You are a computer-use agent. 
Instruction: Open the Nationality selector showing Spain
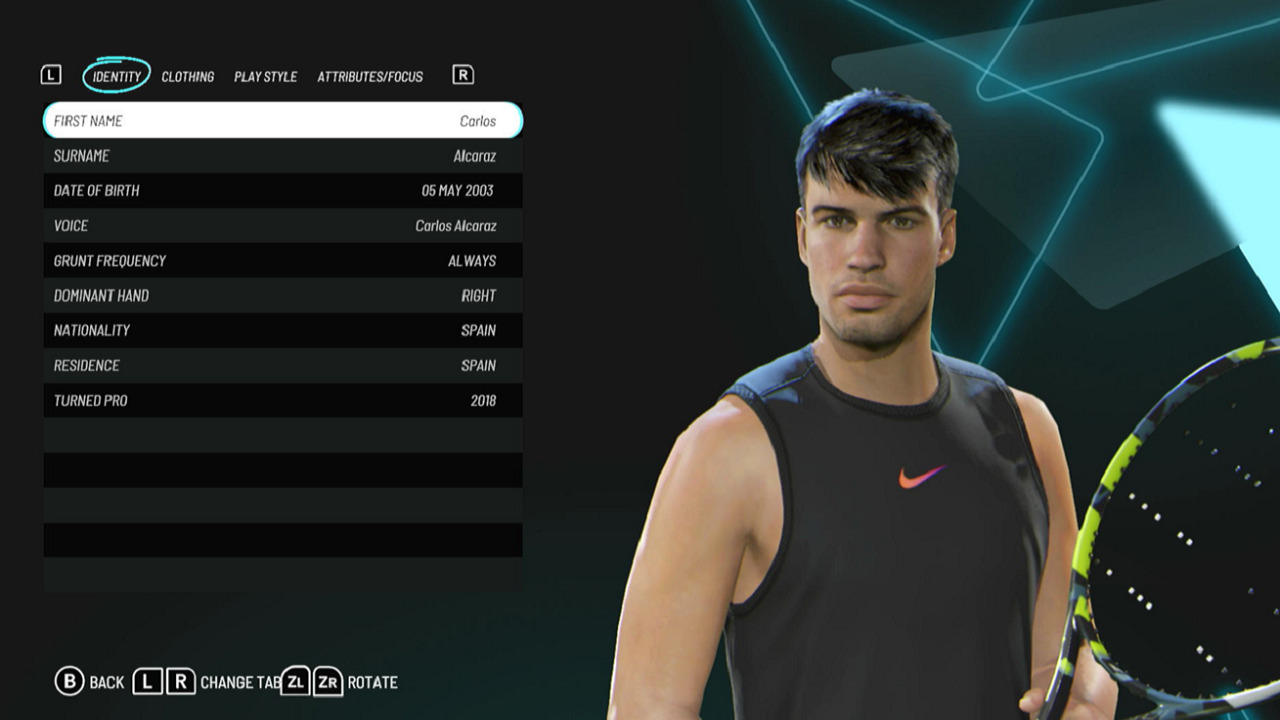(280, 330)
